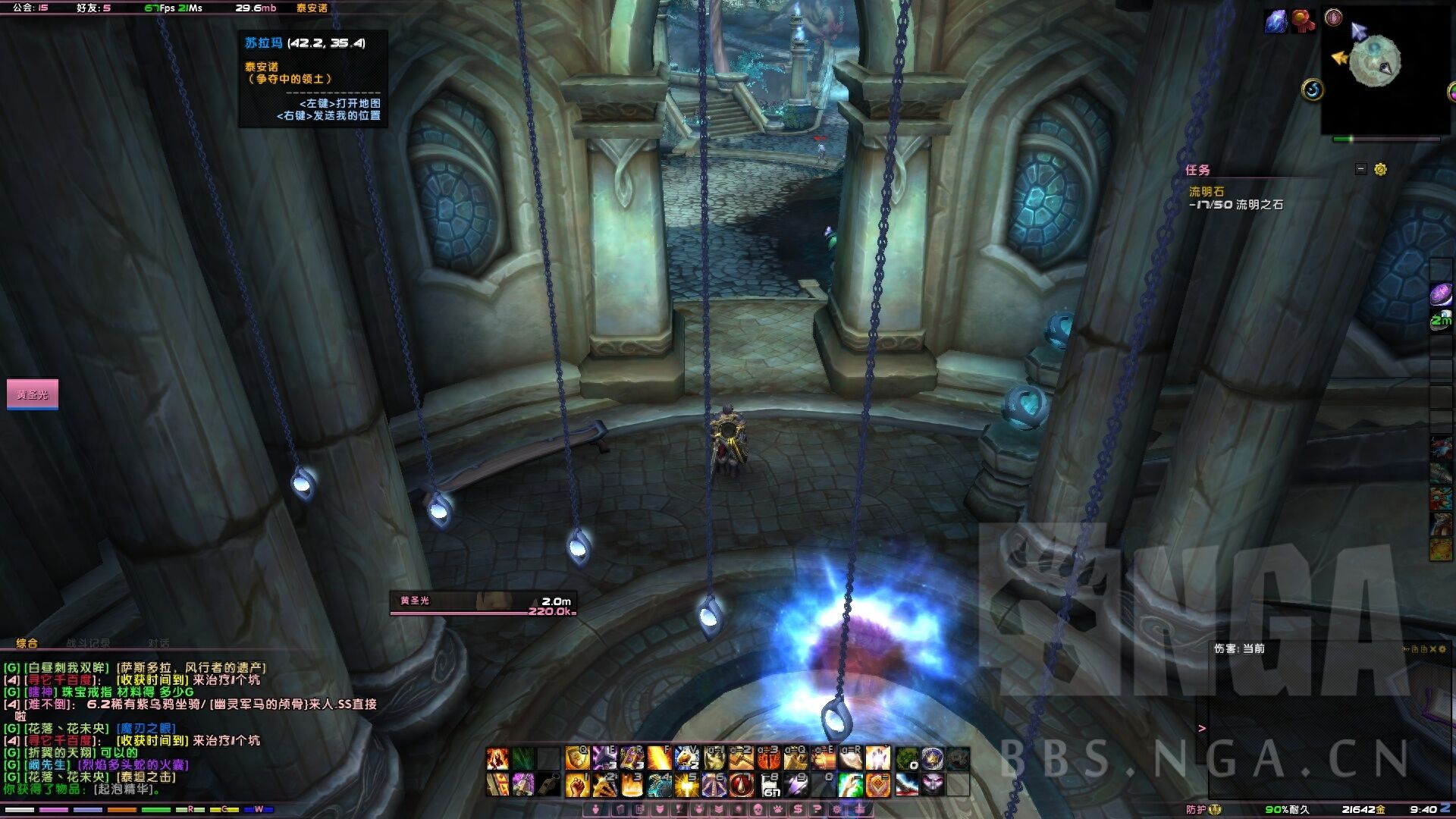Open help via question mark micro button
The height and width of the screenshot is (819, 1456).
point(817,809)
